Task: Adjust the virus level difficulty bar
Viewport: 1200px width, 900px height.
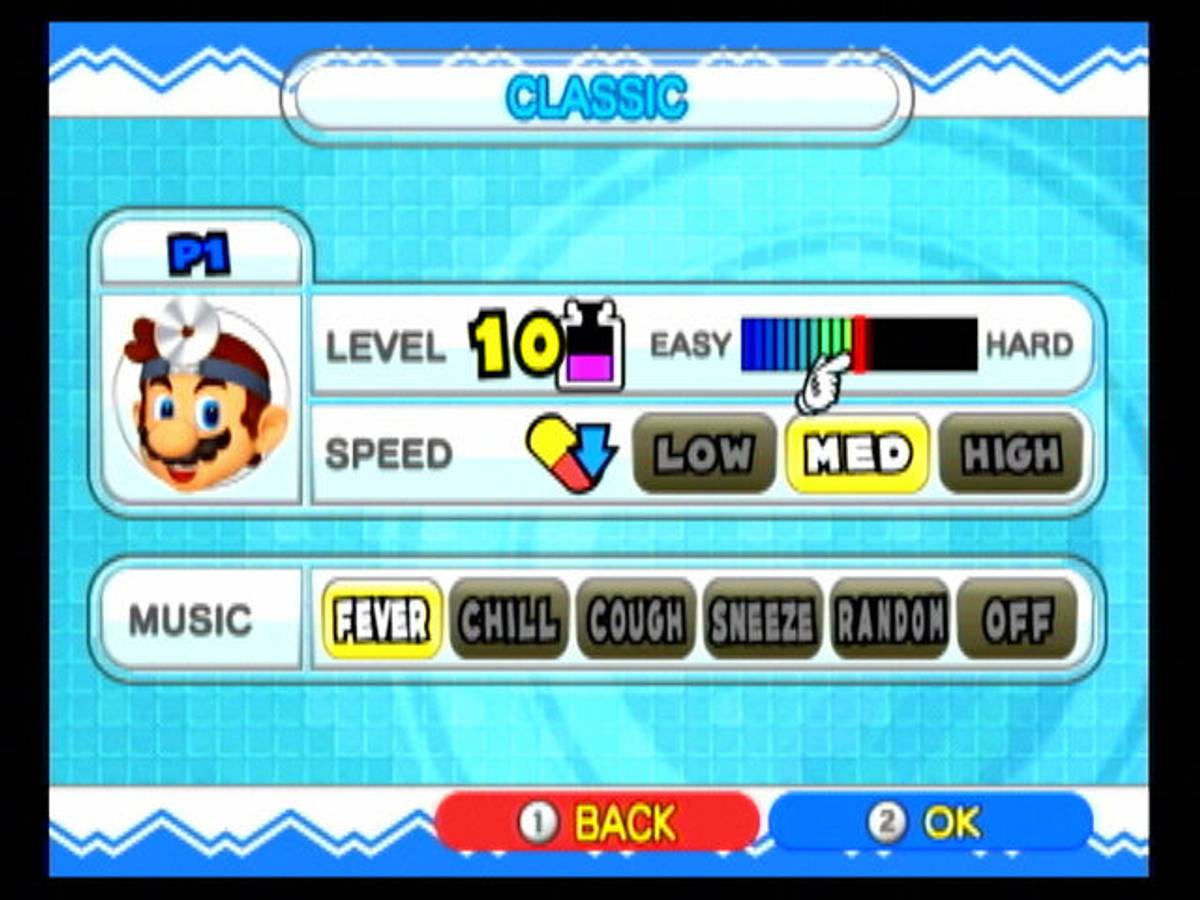Action: (x=858, y=345)
